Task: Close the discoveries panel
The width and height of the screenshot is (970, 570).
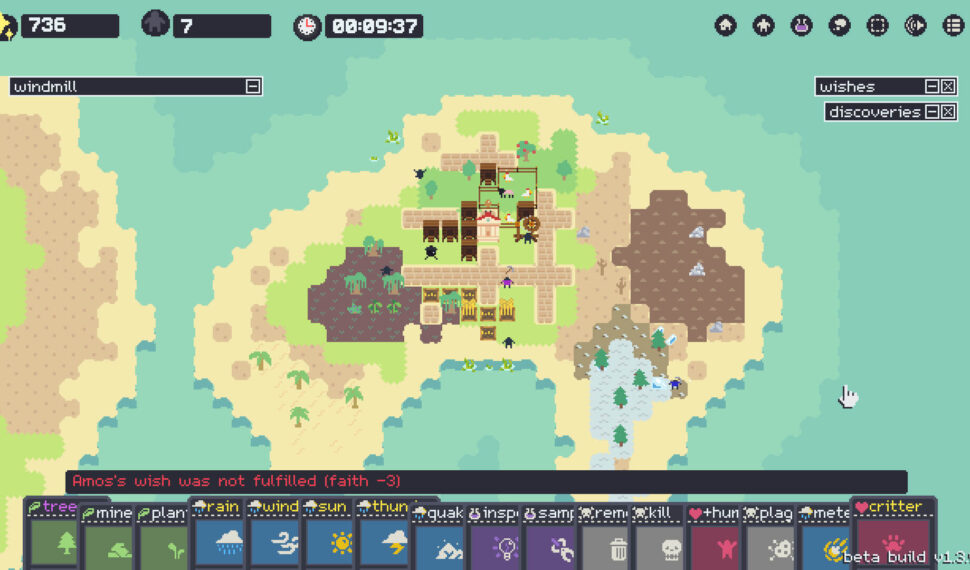Action: click(x=948, y=112)
